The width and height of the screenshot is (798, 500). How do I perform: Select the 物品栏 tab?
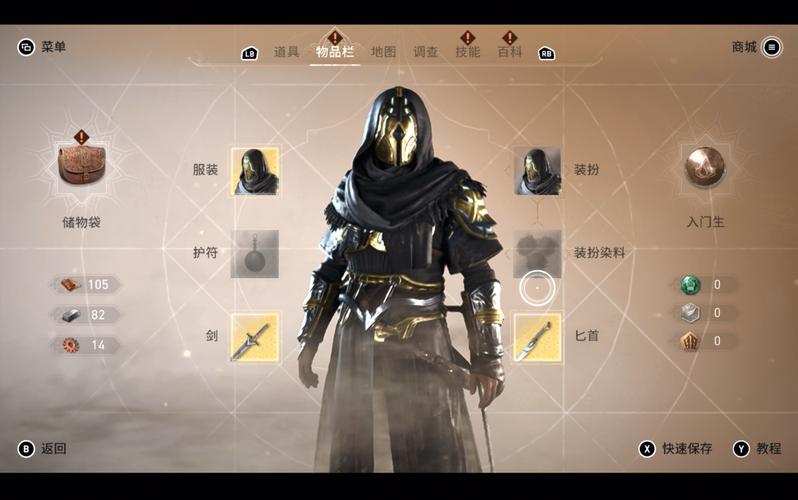click(x=335, y=52)
